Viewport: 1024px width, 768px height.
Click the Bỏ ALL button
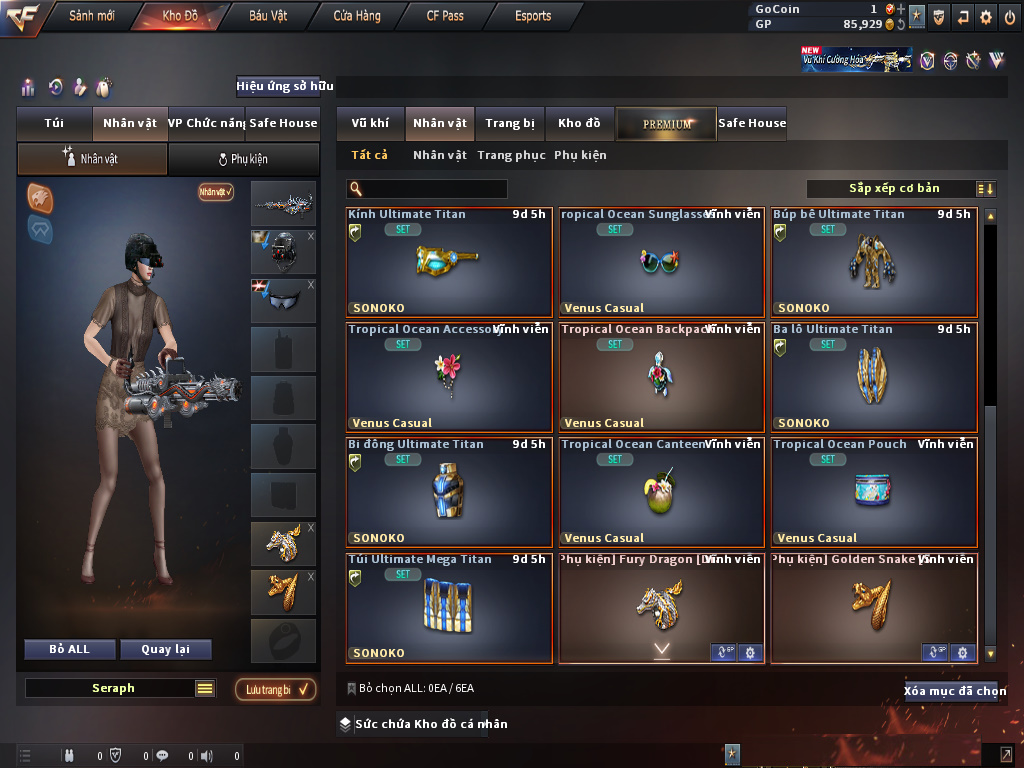pyautogui.click(x=69, y=649)
